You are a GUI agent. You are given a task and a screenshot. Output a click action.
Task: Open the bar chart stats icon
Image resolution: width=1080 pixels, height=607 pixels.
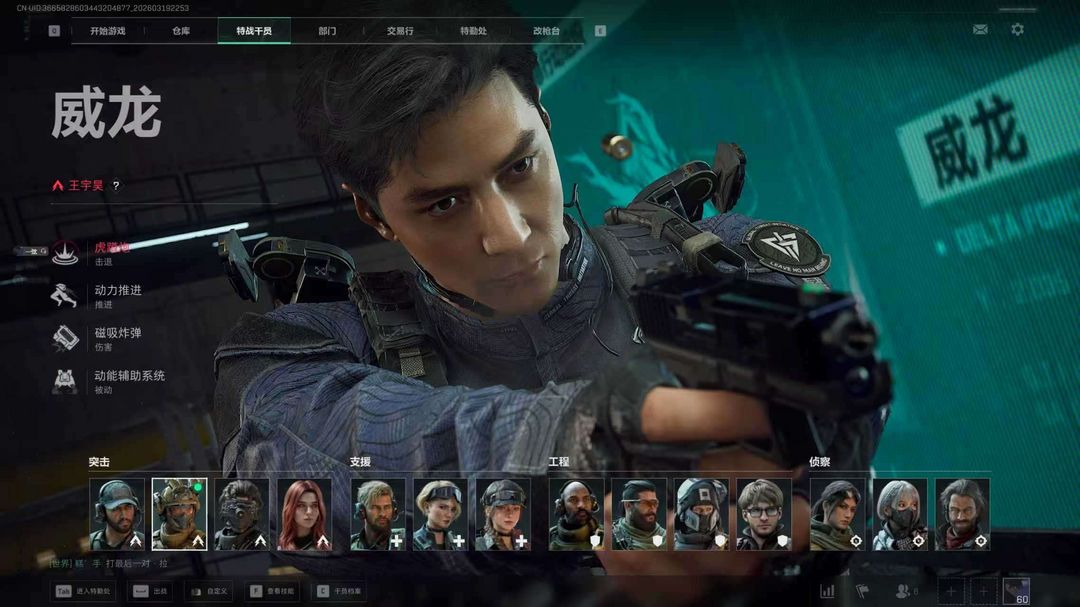(x=827, y=591)
